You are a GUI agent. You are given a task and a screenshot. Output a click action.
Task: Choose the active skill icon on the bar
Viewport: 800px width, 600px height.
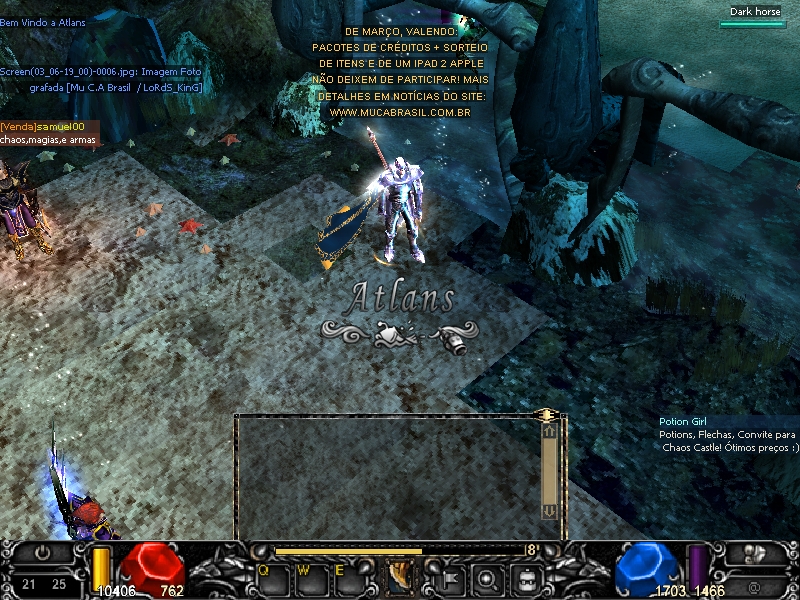point(400,575)
